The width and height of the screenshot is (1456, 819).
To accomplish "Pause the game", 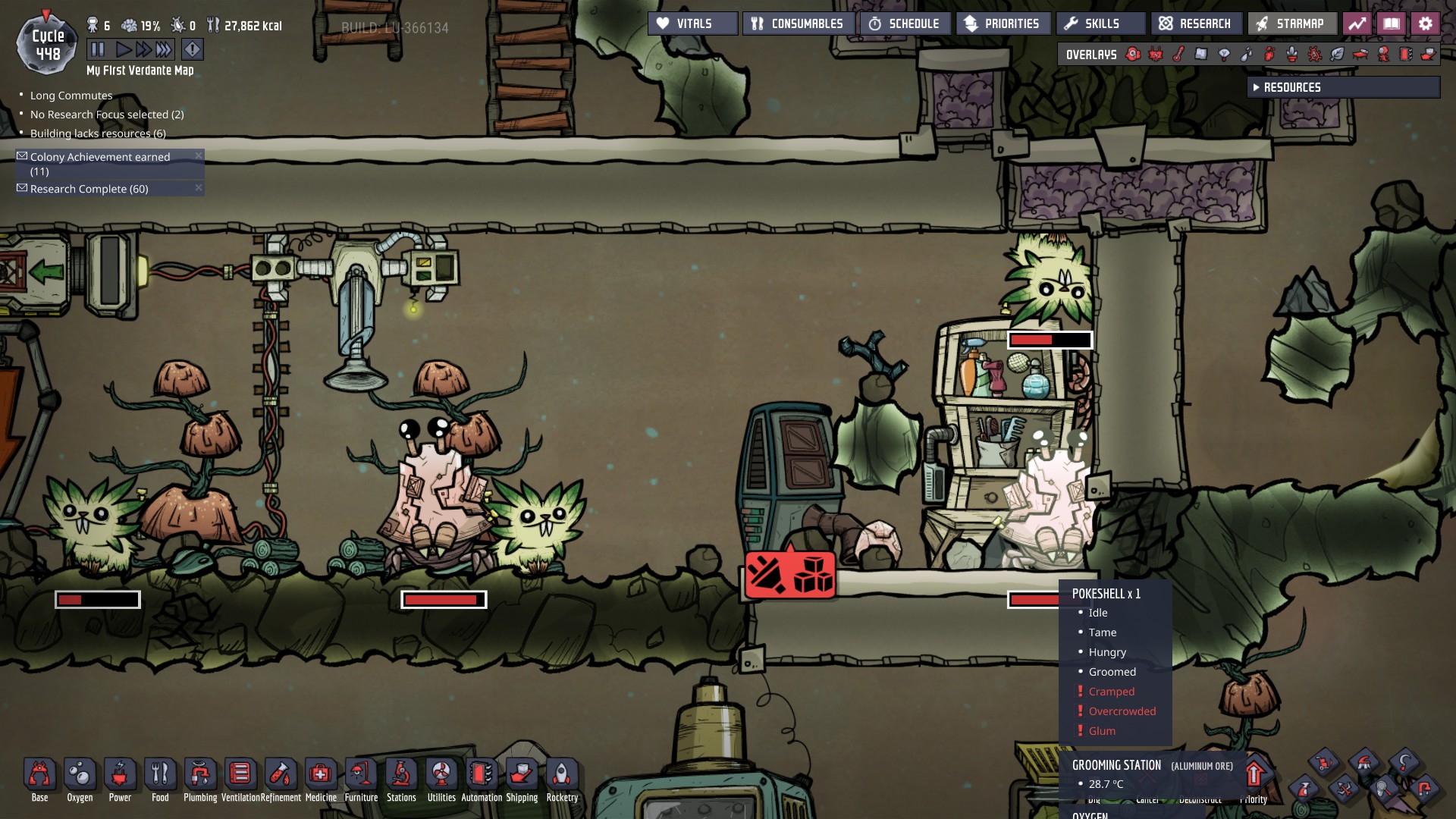I will [98, 50].
